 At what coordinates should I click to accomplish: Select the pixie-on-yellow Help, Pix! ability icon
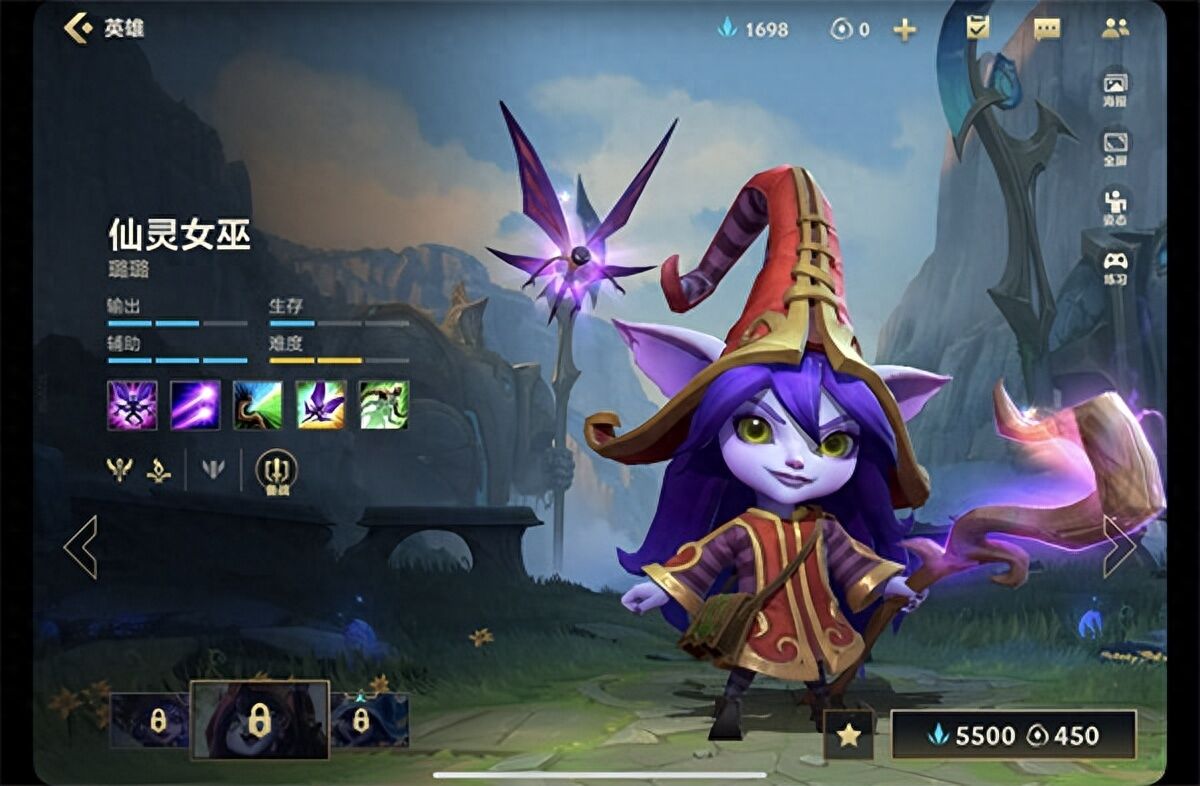pyautogui.click(x=321, y=405)
